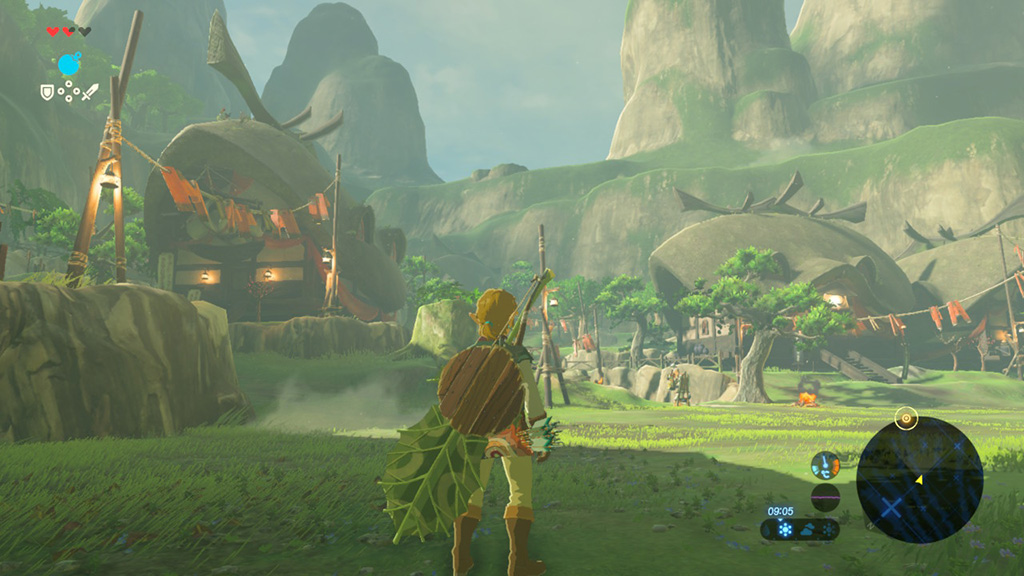Select the glowing orange objective marker on the minimap
1024x576 pixels.
tap(906, 419)
